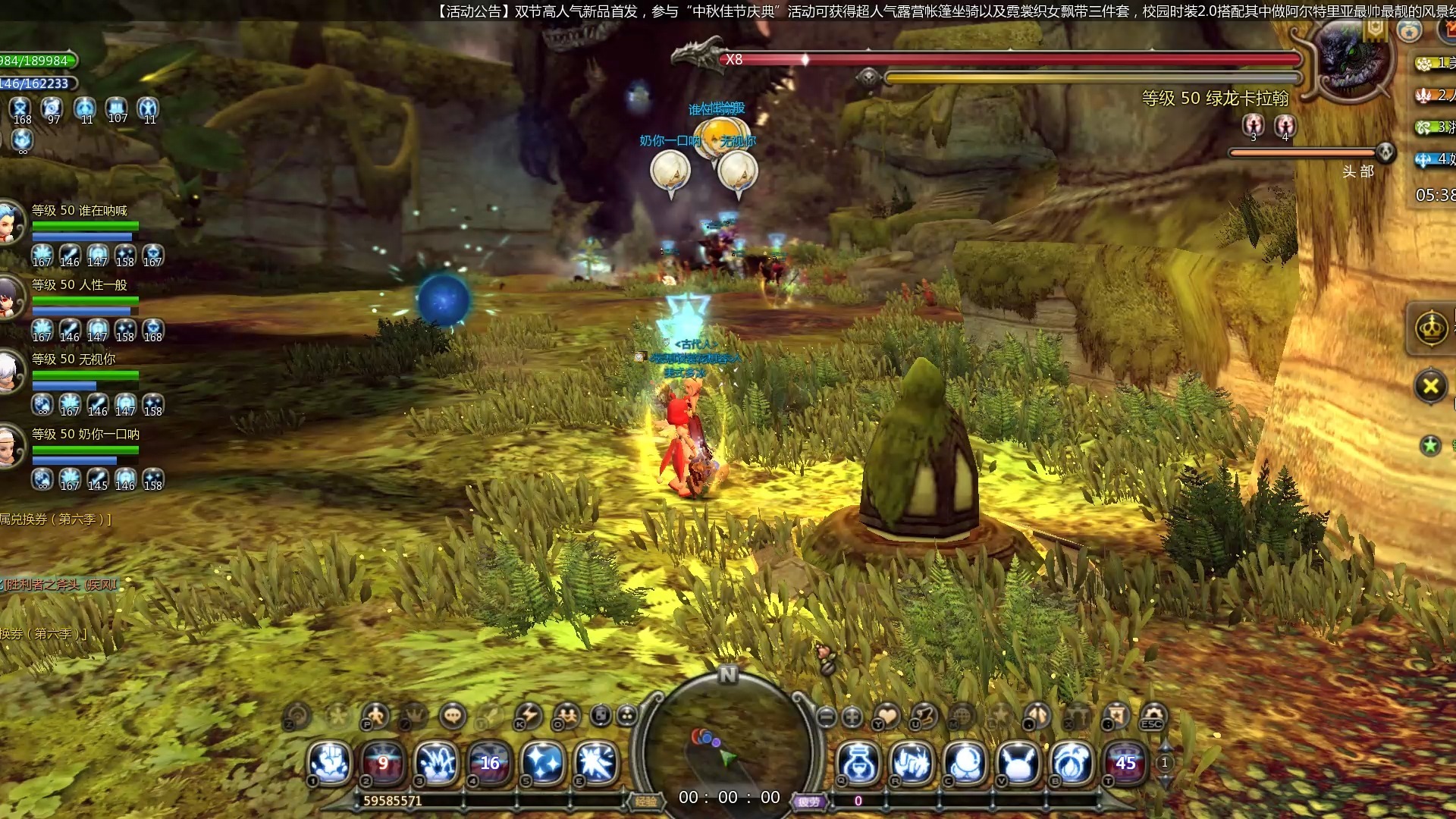Use the rabbit-eared item in slot V
Image resolution: width=1456 pixels, height=819 pixels.
pos(1018,762)
